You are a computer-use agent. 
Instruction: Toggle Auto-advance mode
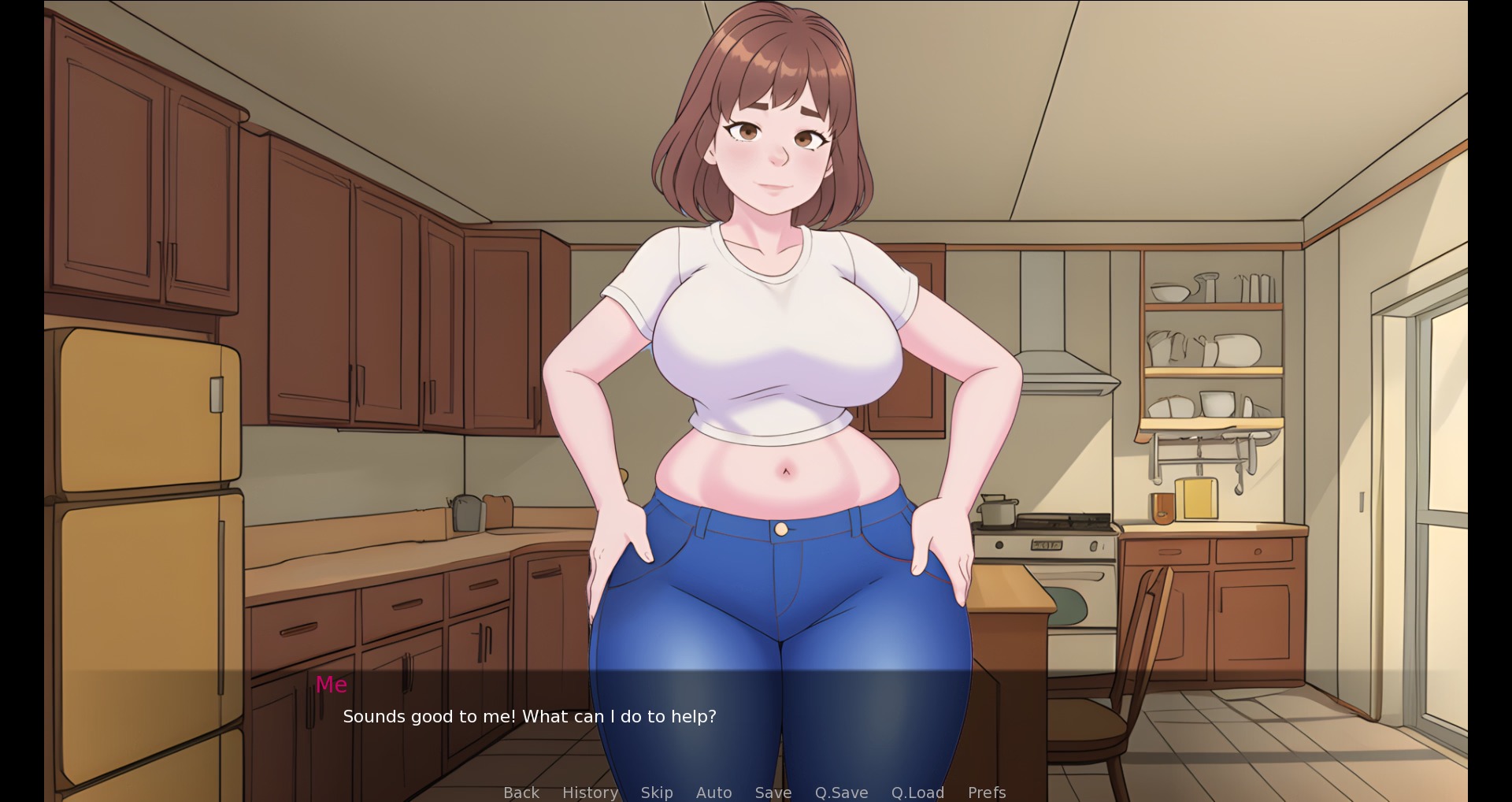pos(713,792)
